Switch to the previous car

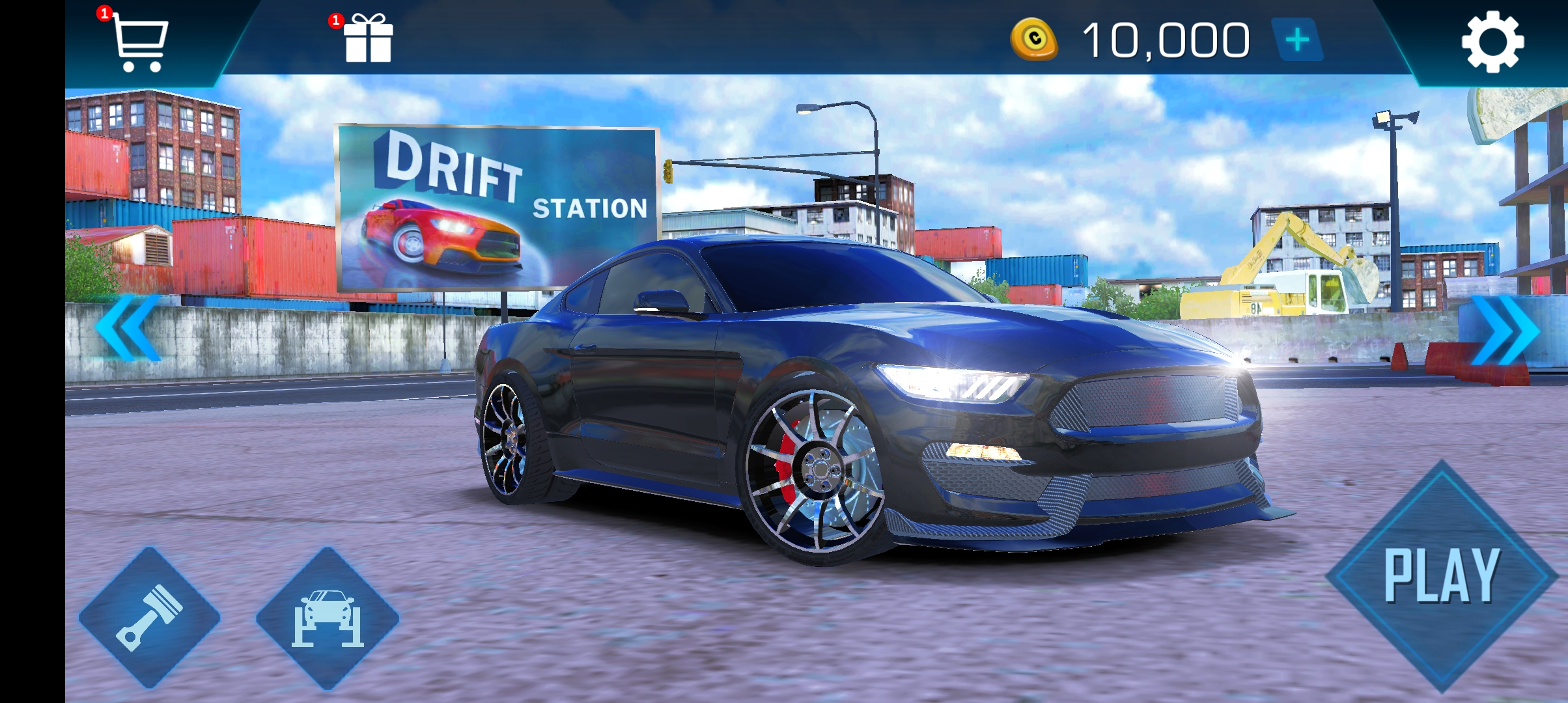pyautogui.click(x=128, y=327)
